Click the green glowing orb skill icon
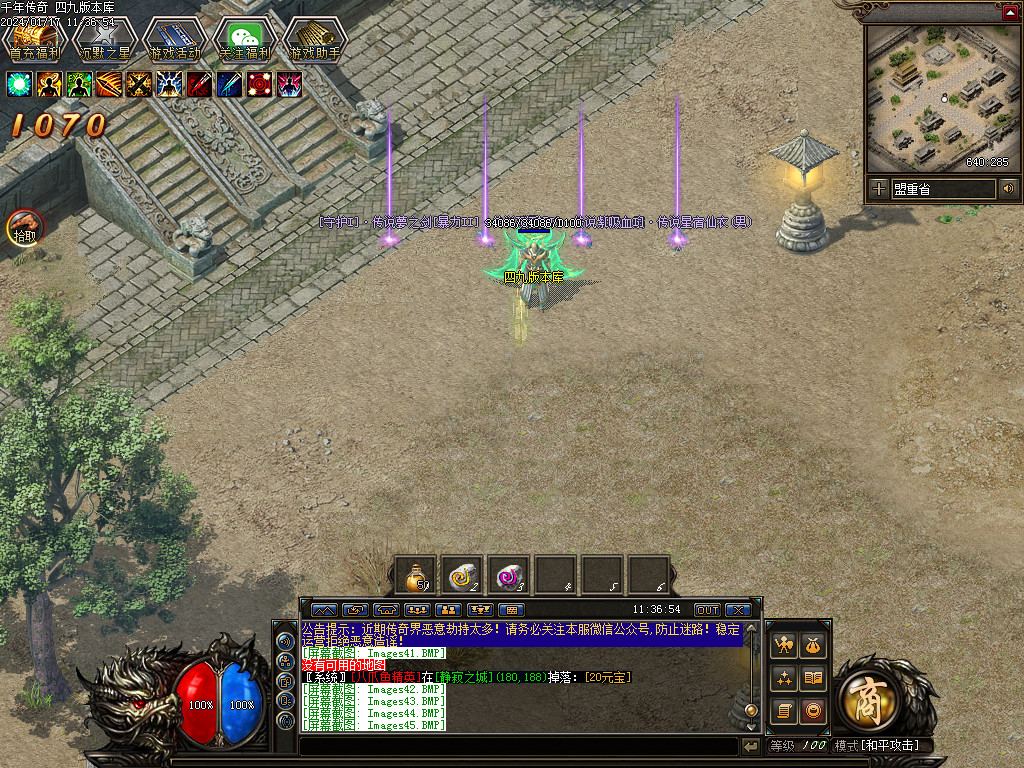Screen dimensions: 1024x768 coord(19,84)
